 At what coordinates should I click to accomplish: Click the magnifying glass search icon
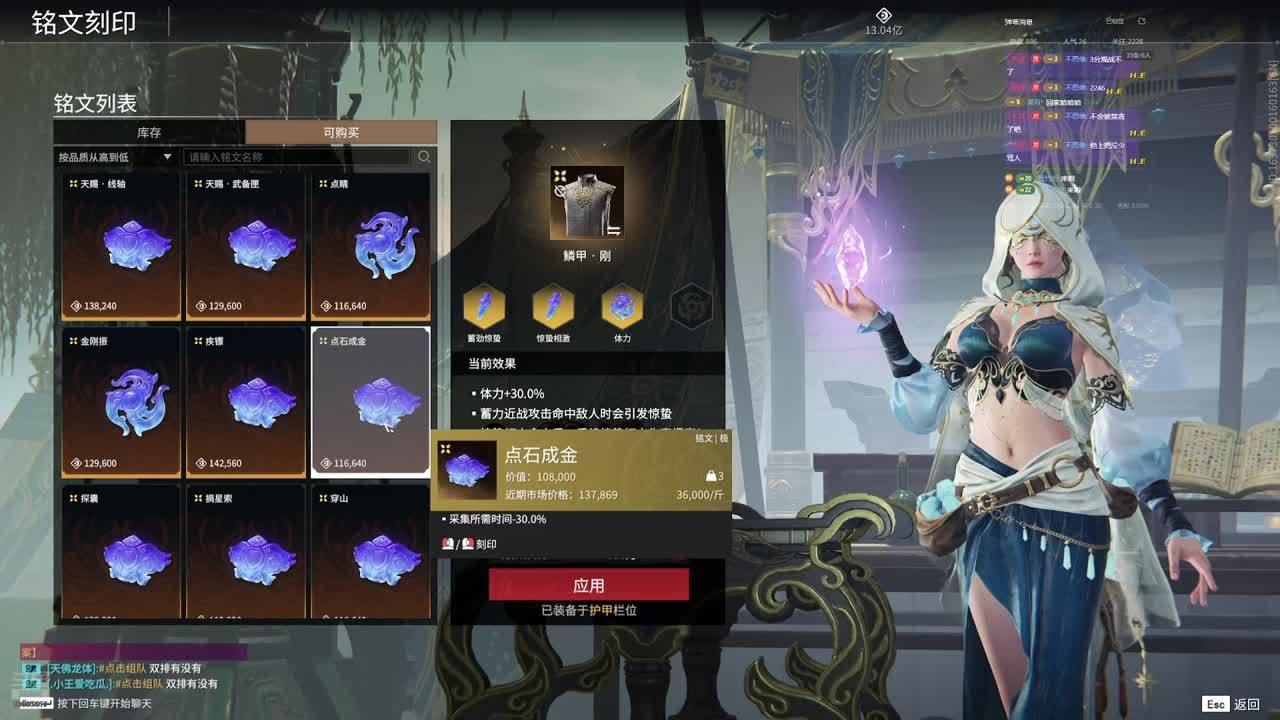(424, 157)
